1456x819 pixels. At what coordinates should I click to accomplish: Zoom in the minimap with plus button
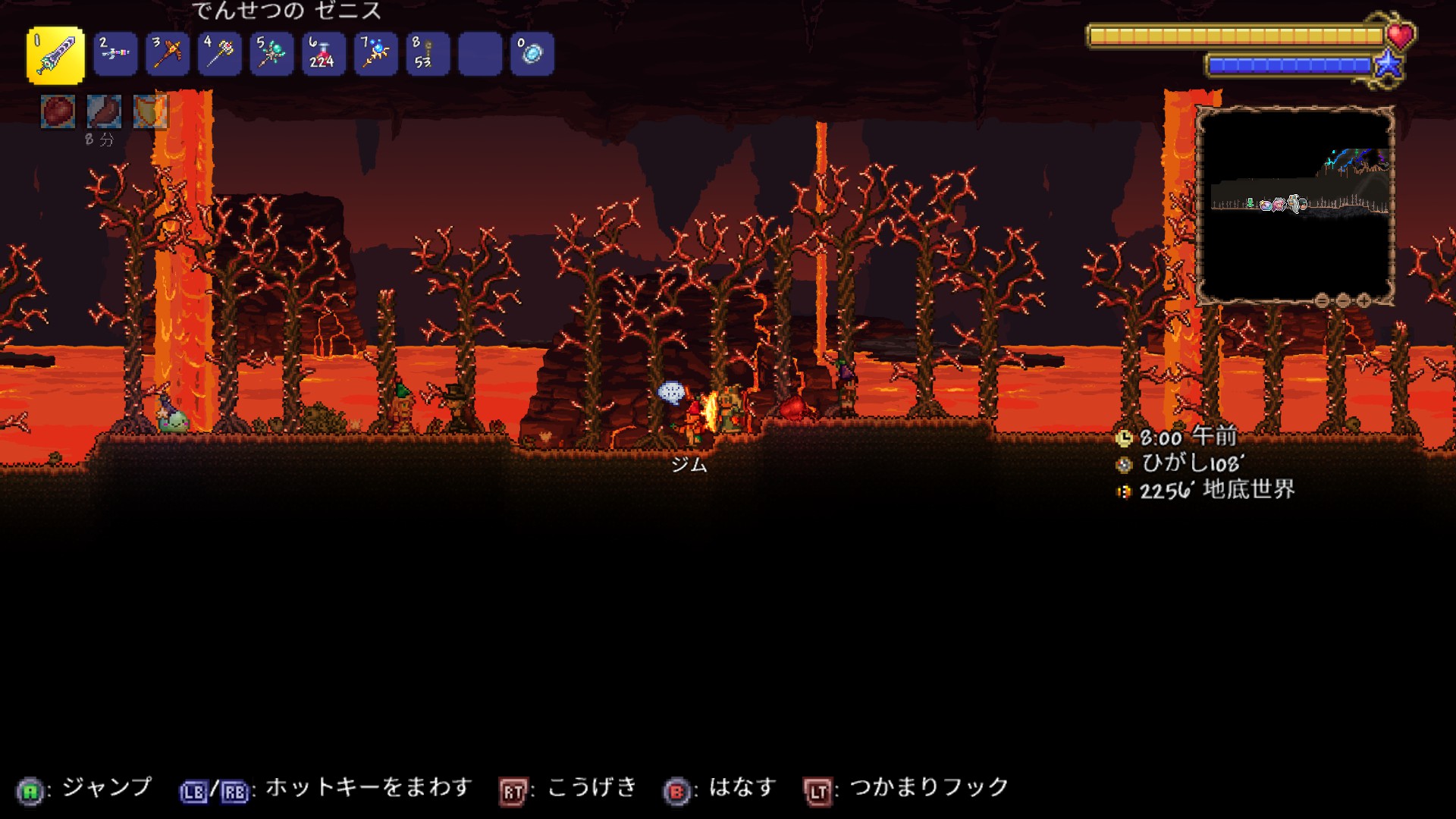1363,301
